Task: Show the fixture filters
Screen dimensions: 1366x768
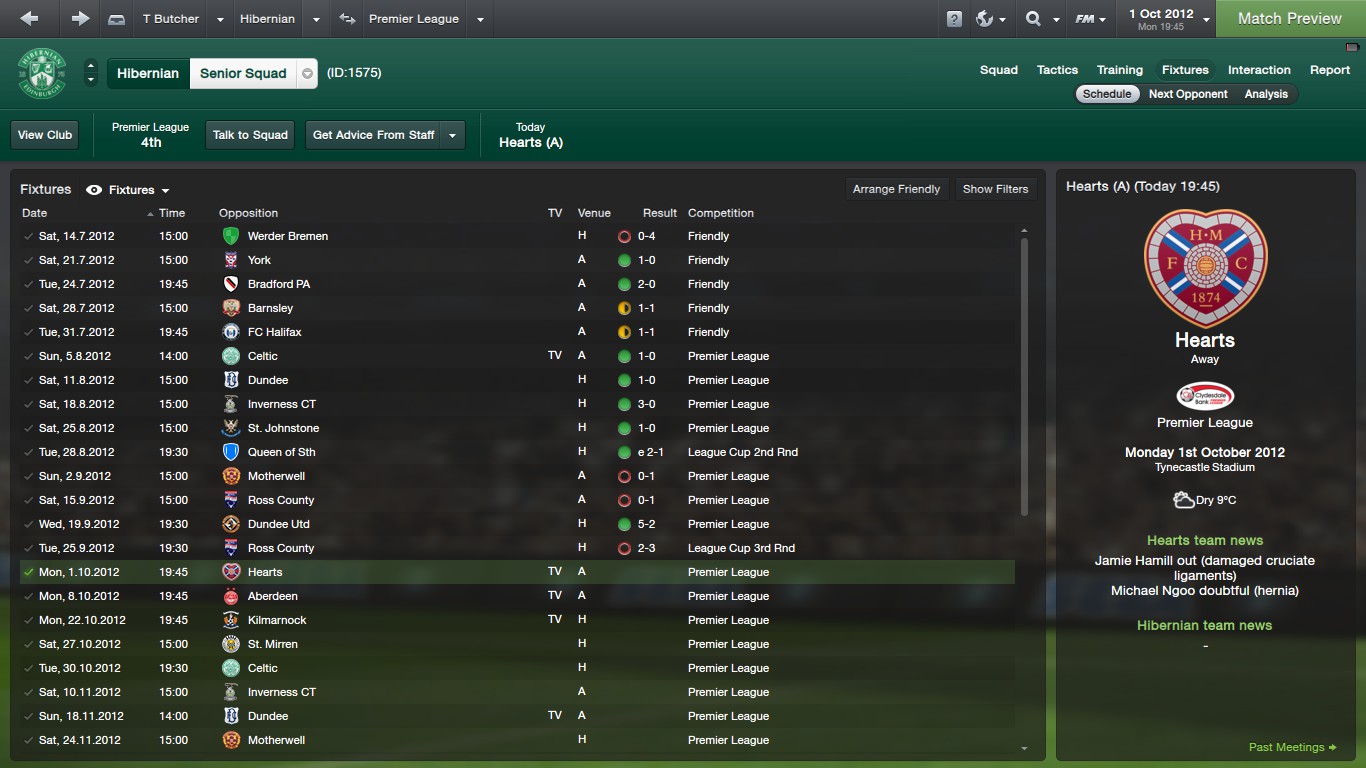Action: (x=995, y=189)
